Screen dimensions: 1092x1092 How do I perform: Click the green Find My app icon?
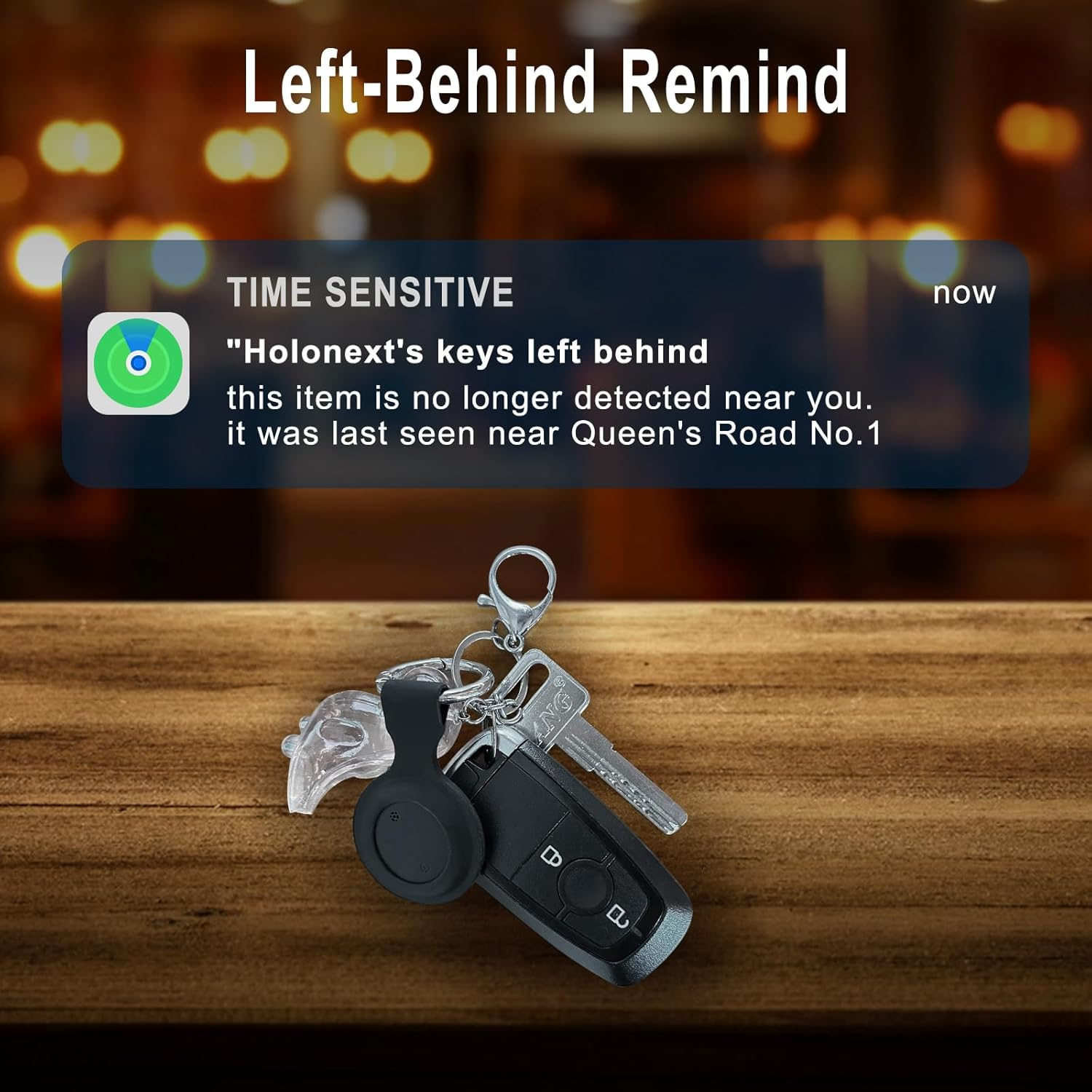pyautogui.click(x=138, y=363)
